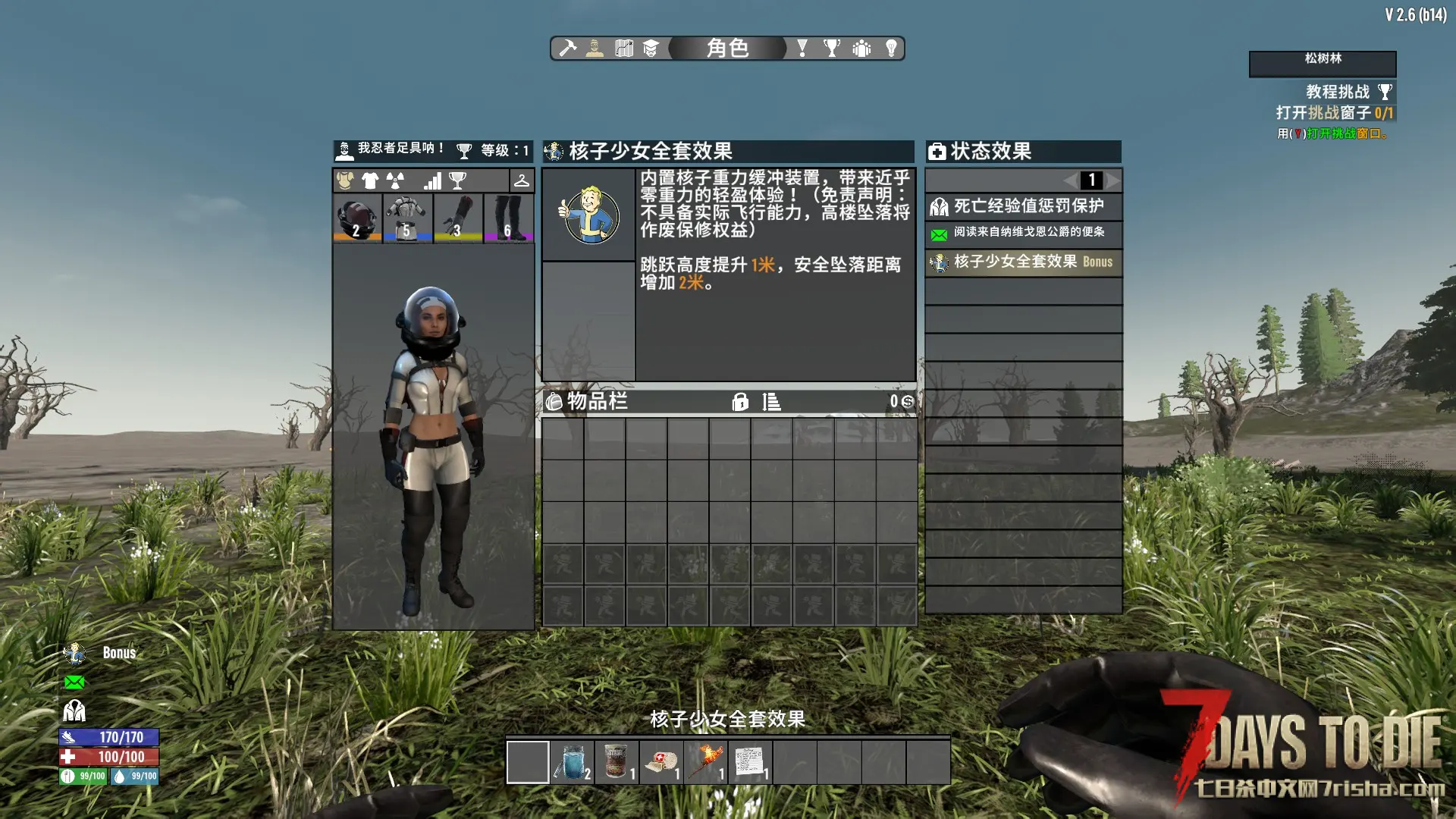Viewport: 1456px width, 819px height.
Task: Select the 死亡经验值惩罚保护 status effect
Action: (1023, 206)
